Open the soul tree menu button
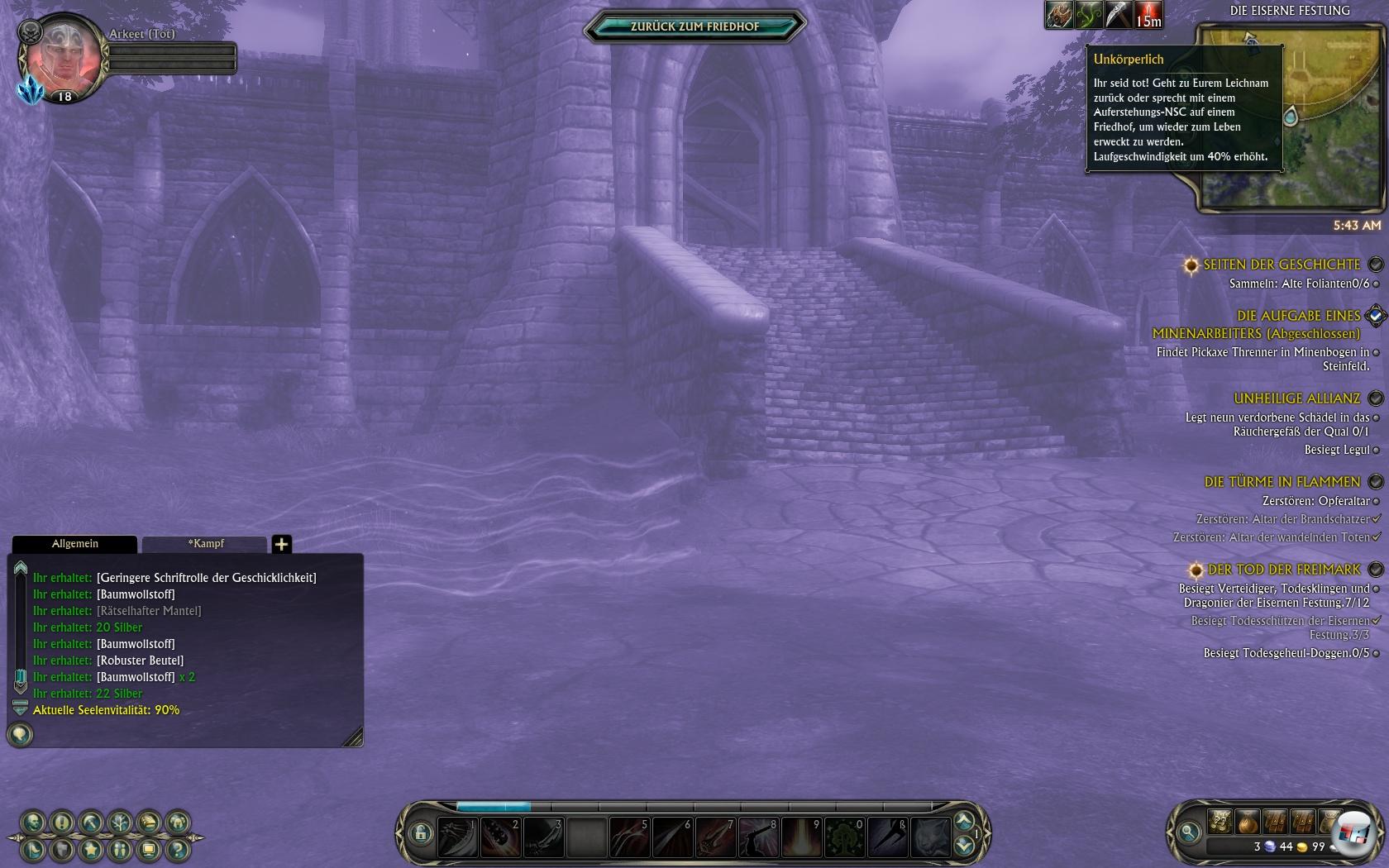The width and height of the screenshot is (1389, 868). (120, 823)
